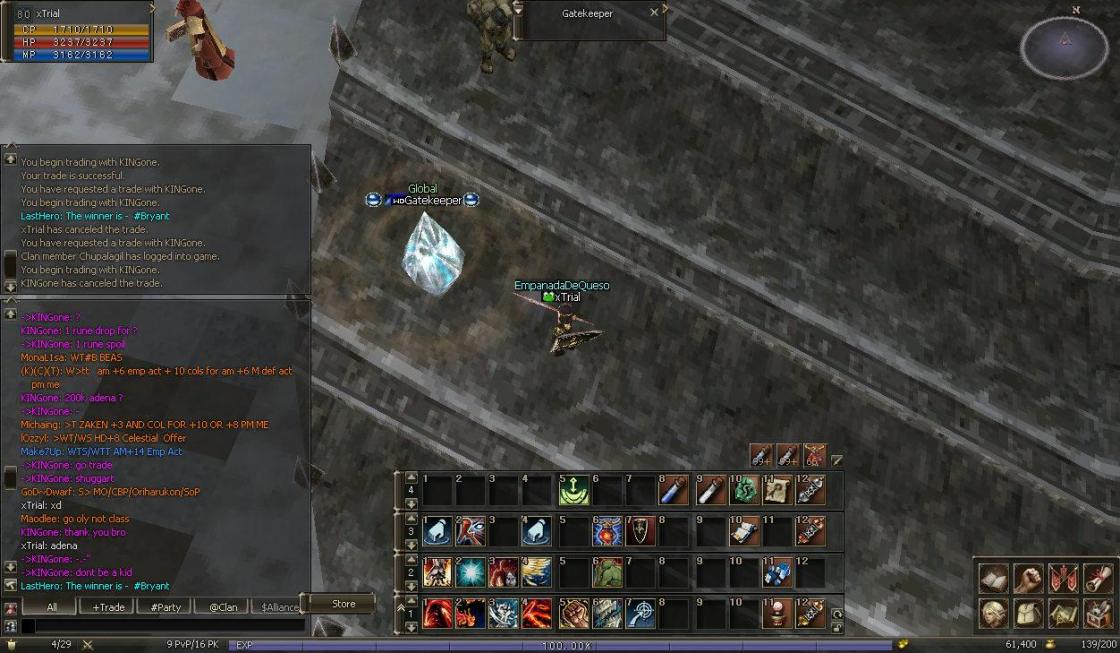
Task: Open the quest scroll menu icon
Action: (x=1098, y=578)
